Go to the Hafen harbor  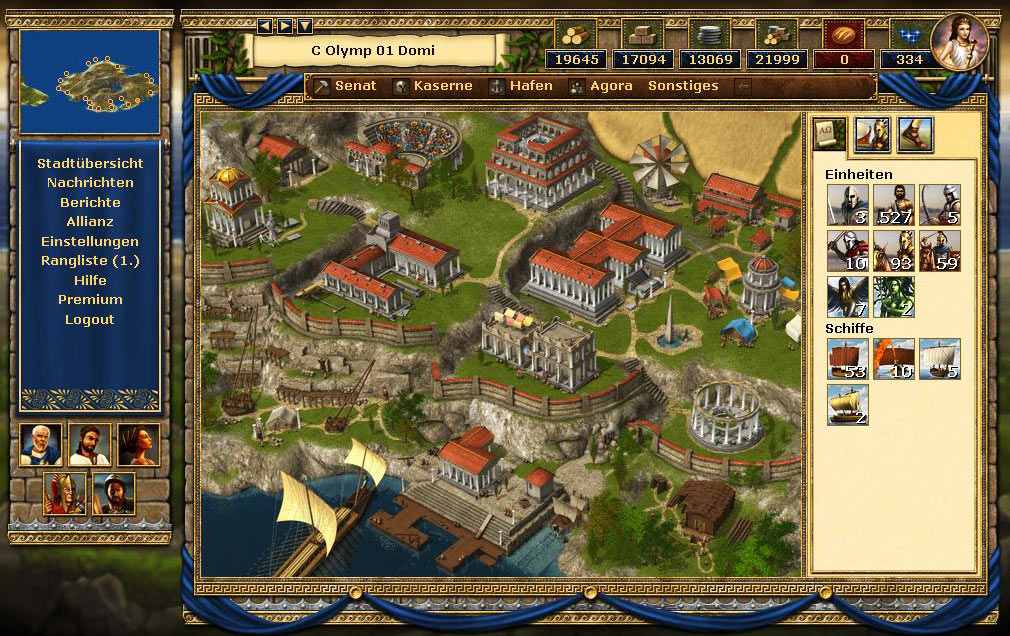tap(520, 86)
